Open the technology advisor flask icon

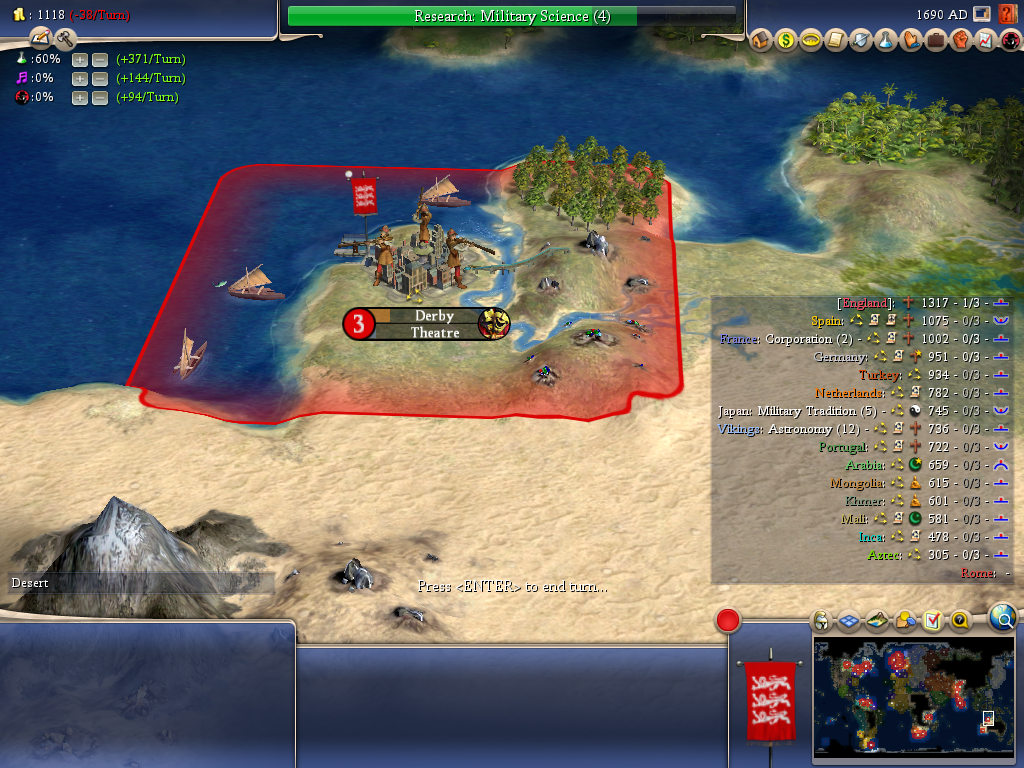[885, 41]
